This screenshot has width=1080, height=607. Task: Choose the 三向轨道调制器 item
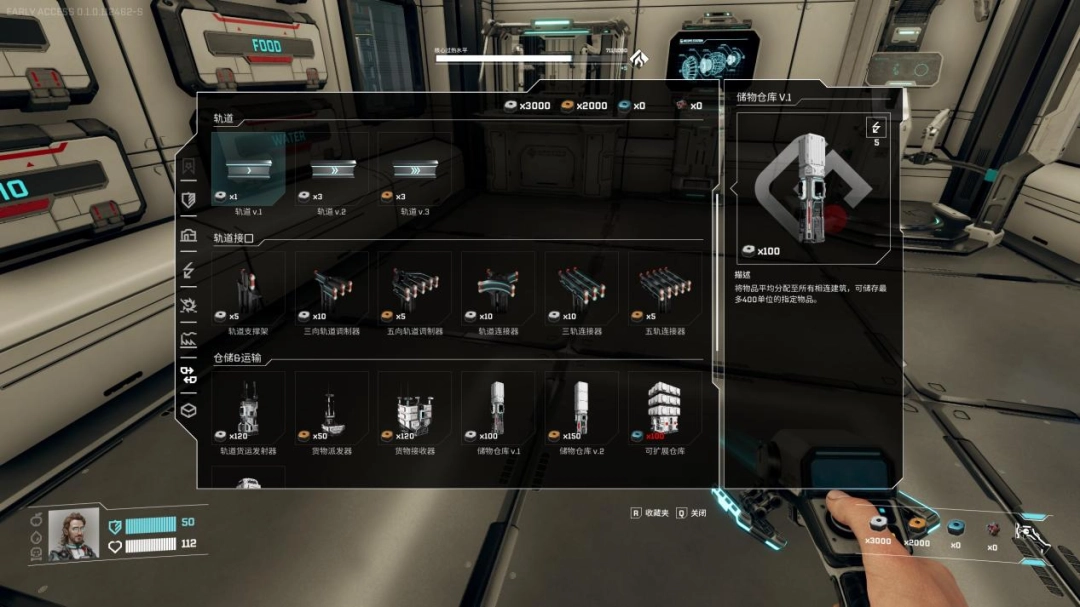pyautogui.click(x=331, y=290)
